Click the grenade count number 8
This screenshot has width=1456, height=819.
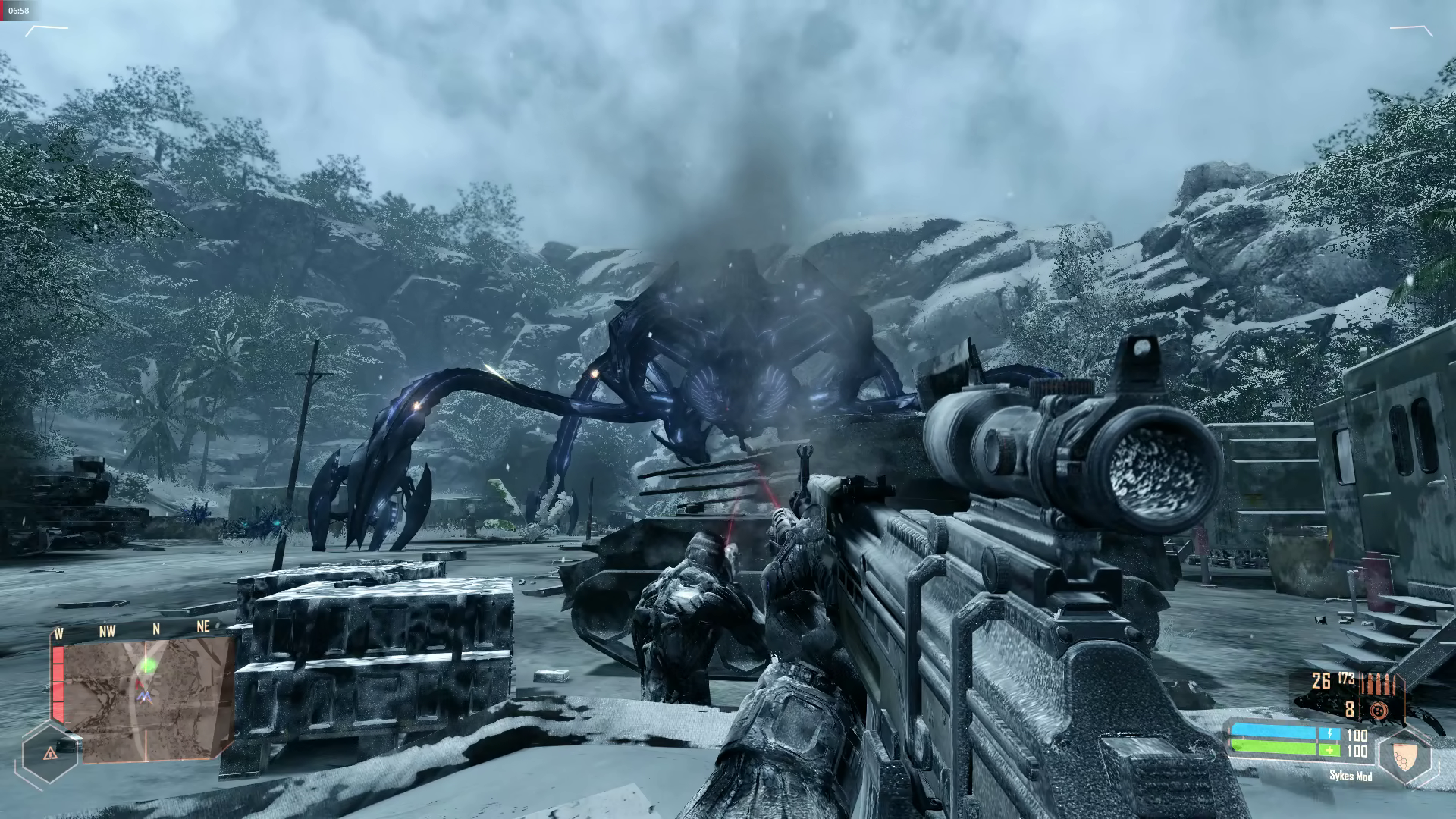(x=1349, y=710)
